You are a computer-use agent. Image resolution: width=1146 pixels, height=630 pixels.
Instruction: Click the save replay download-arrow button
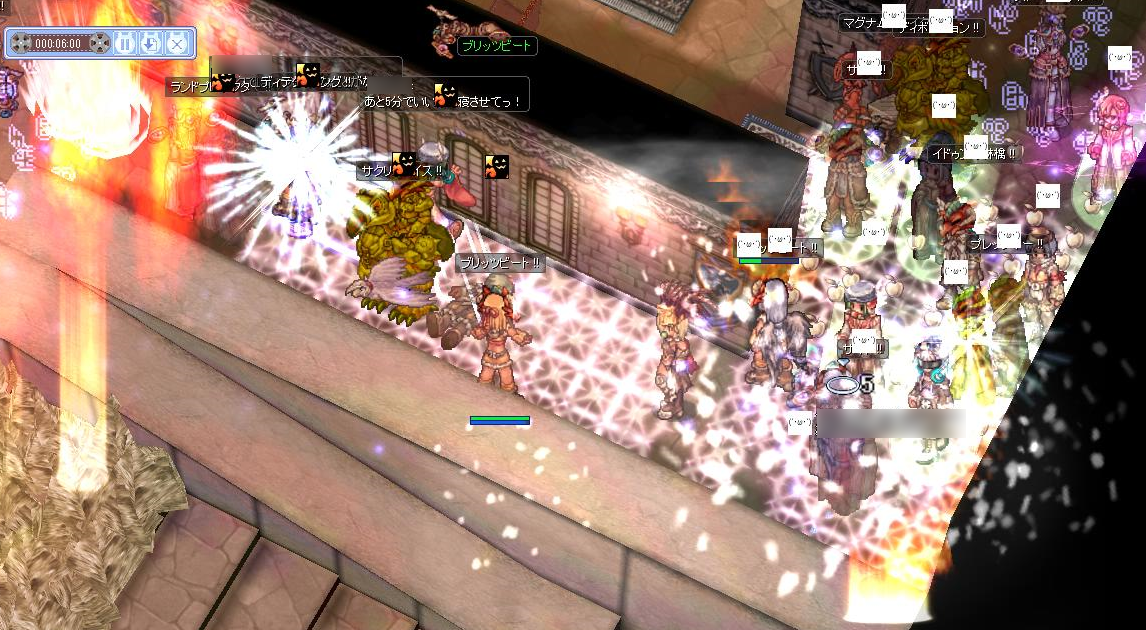pyautogui.click(x=150, y=43)
